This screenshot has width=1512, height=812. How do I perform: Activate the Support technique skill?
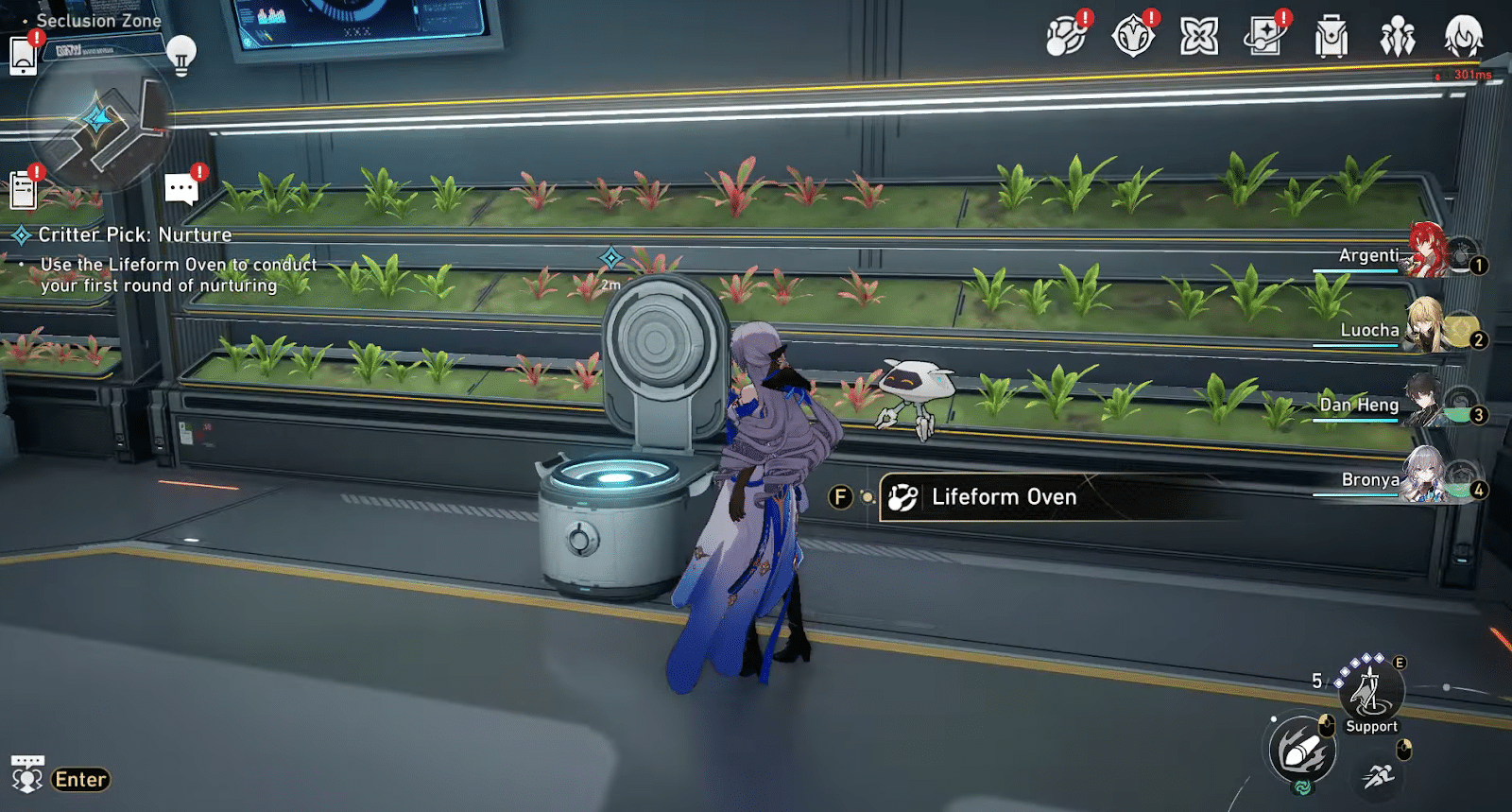pos(1370,693)
